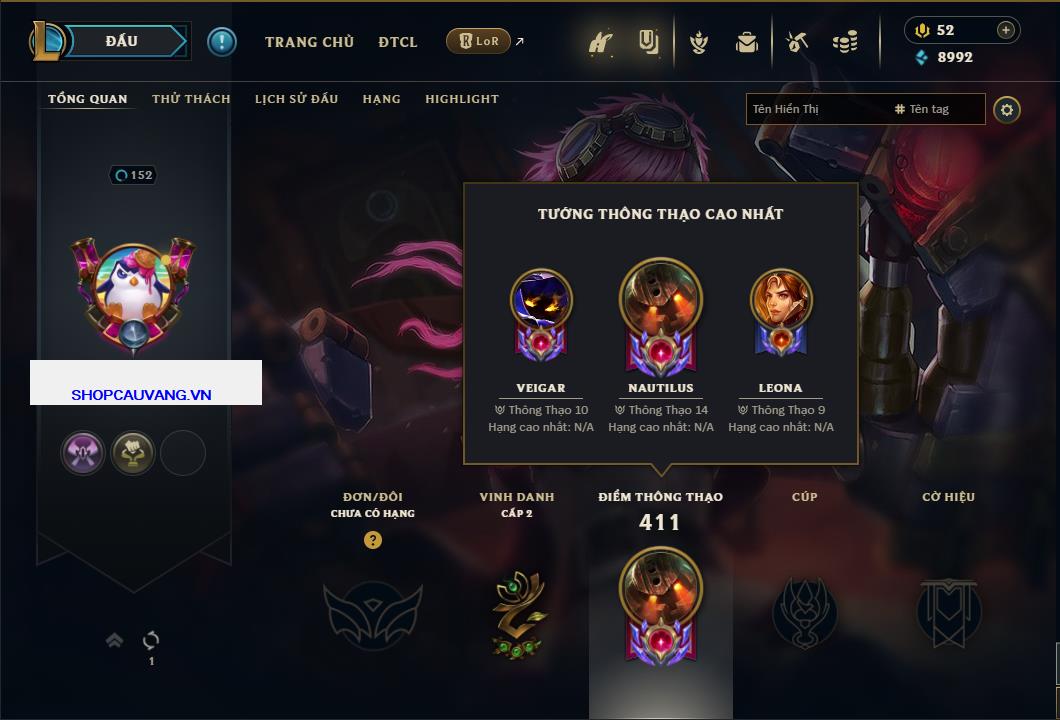The height and width of the screenshot is (720, 1060).
Task: Click the Tên Hiển Thị search field
Action: 815,109
